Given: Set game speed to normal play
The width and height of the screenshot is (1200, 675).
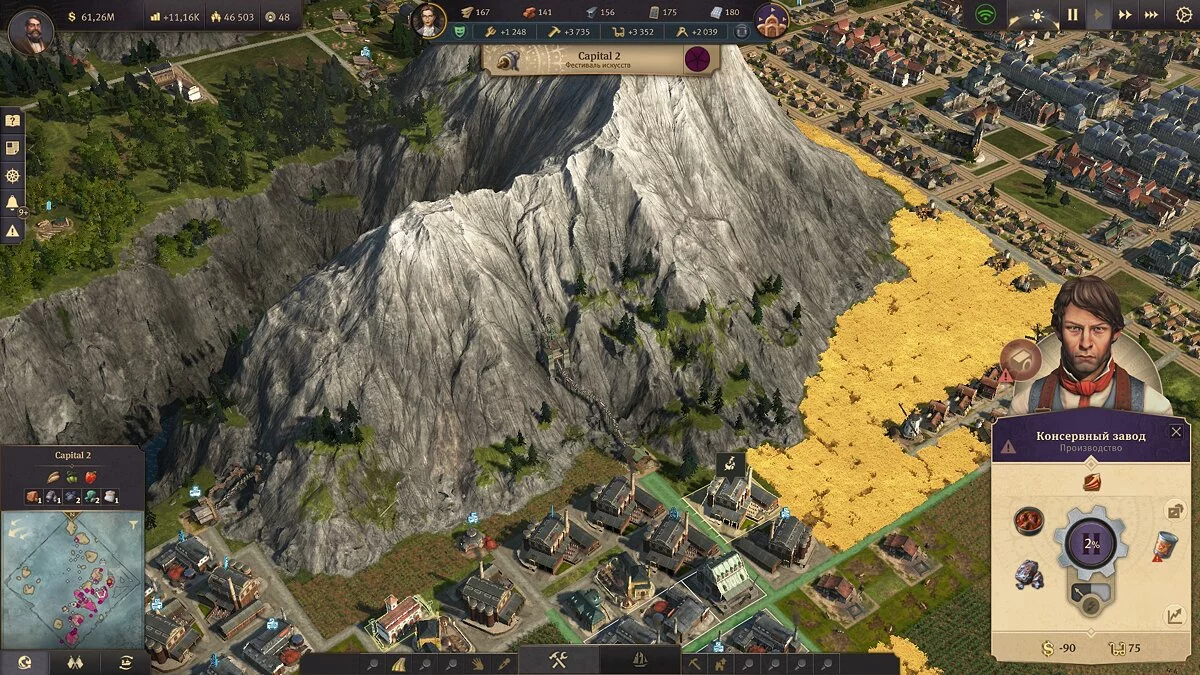Looking at the screenshot, I should point(1099,15).
